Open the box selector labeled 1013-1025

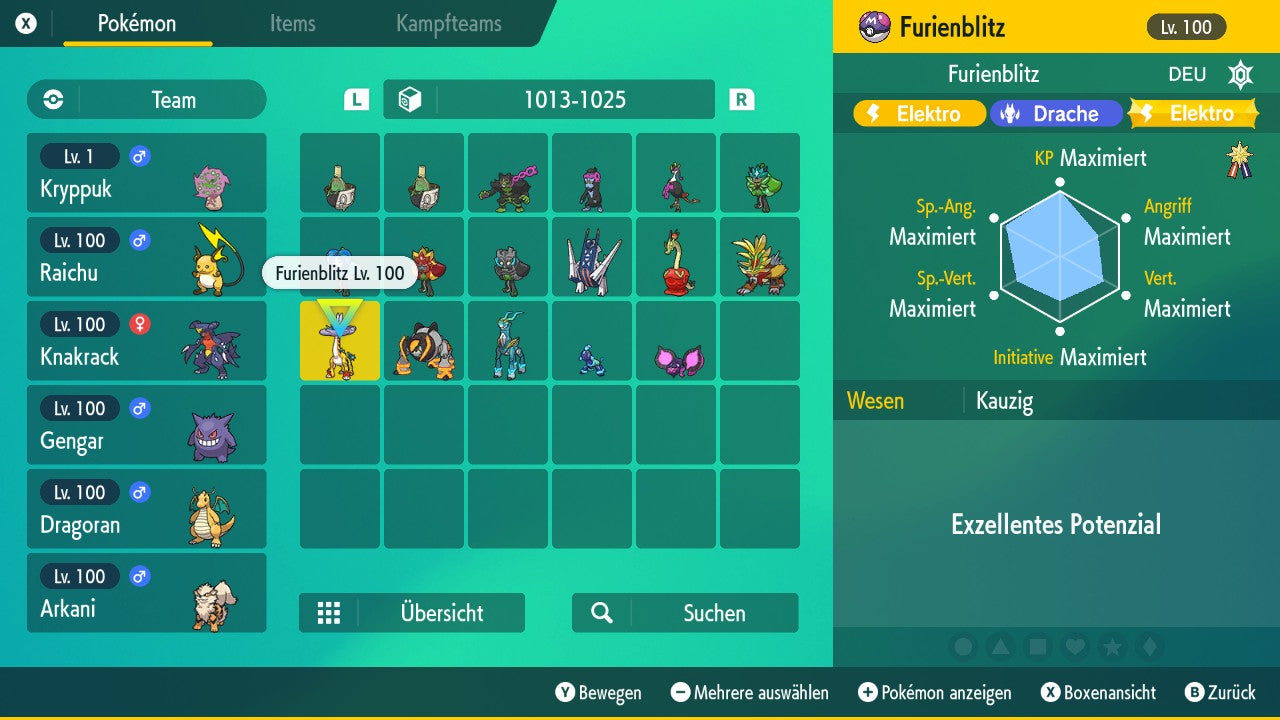pyautogui.click(x=548, y=99)
